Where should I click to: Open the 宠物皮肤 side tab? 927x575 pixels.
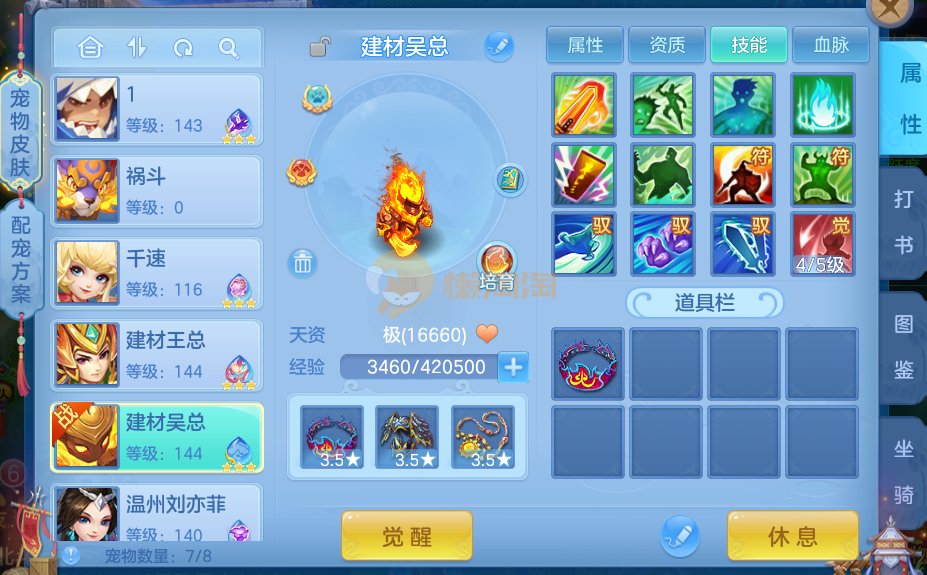[x=20, y=131]
